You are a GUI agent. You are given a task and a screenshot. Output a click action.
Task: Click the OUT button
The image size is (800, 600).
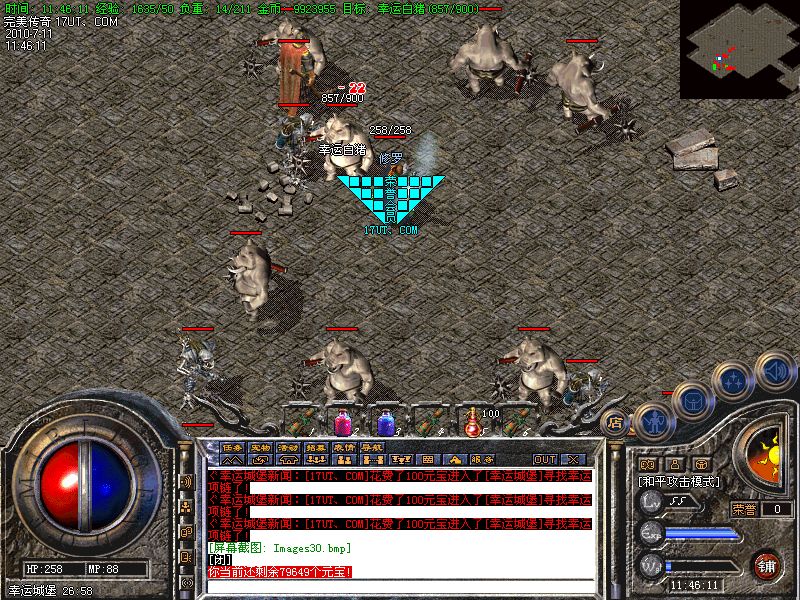click(x=544, y=460)
